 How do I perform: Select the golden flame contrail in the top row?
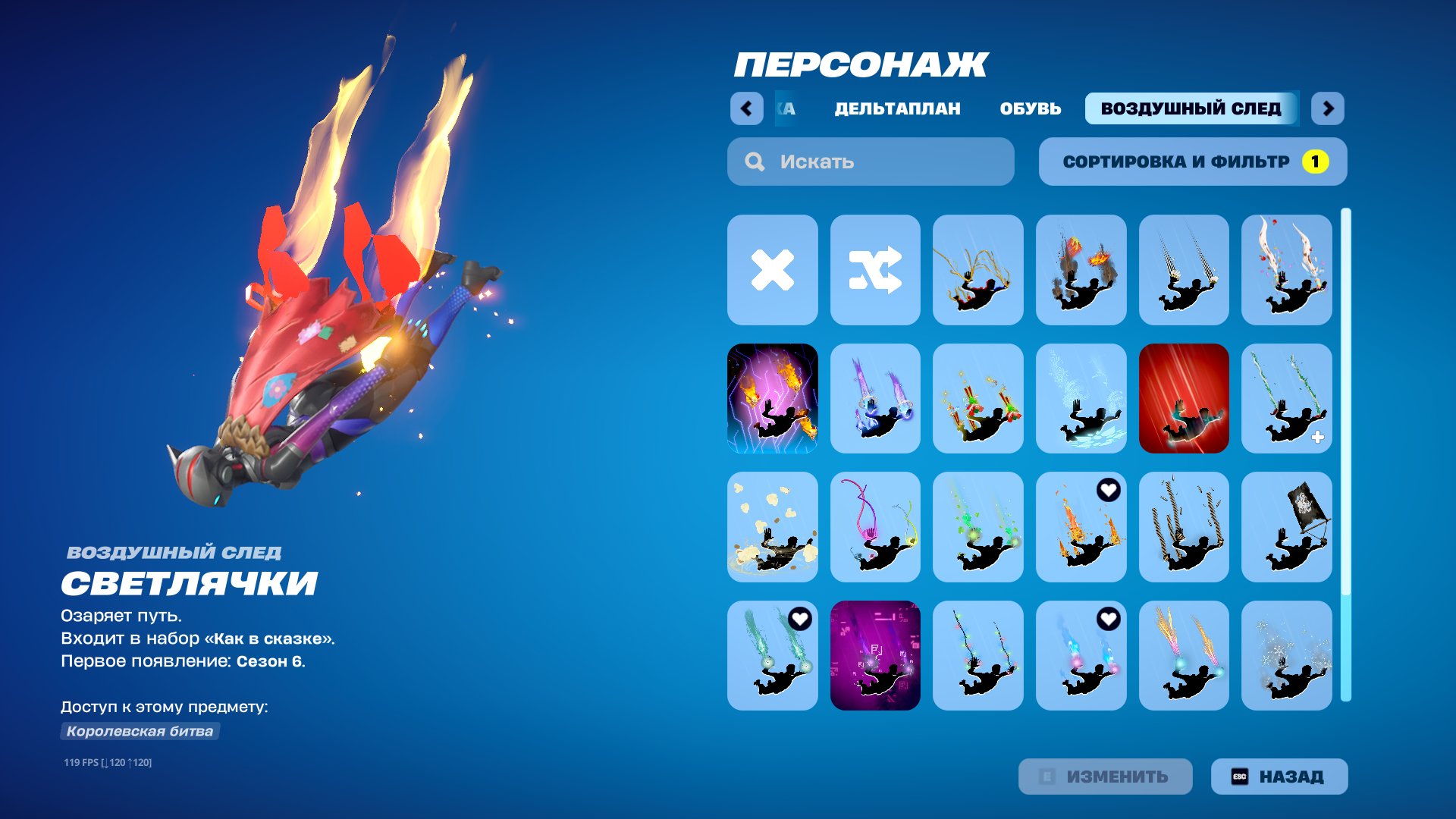[x=978, y=269]
